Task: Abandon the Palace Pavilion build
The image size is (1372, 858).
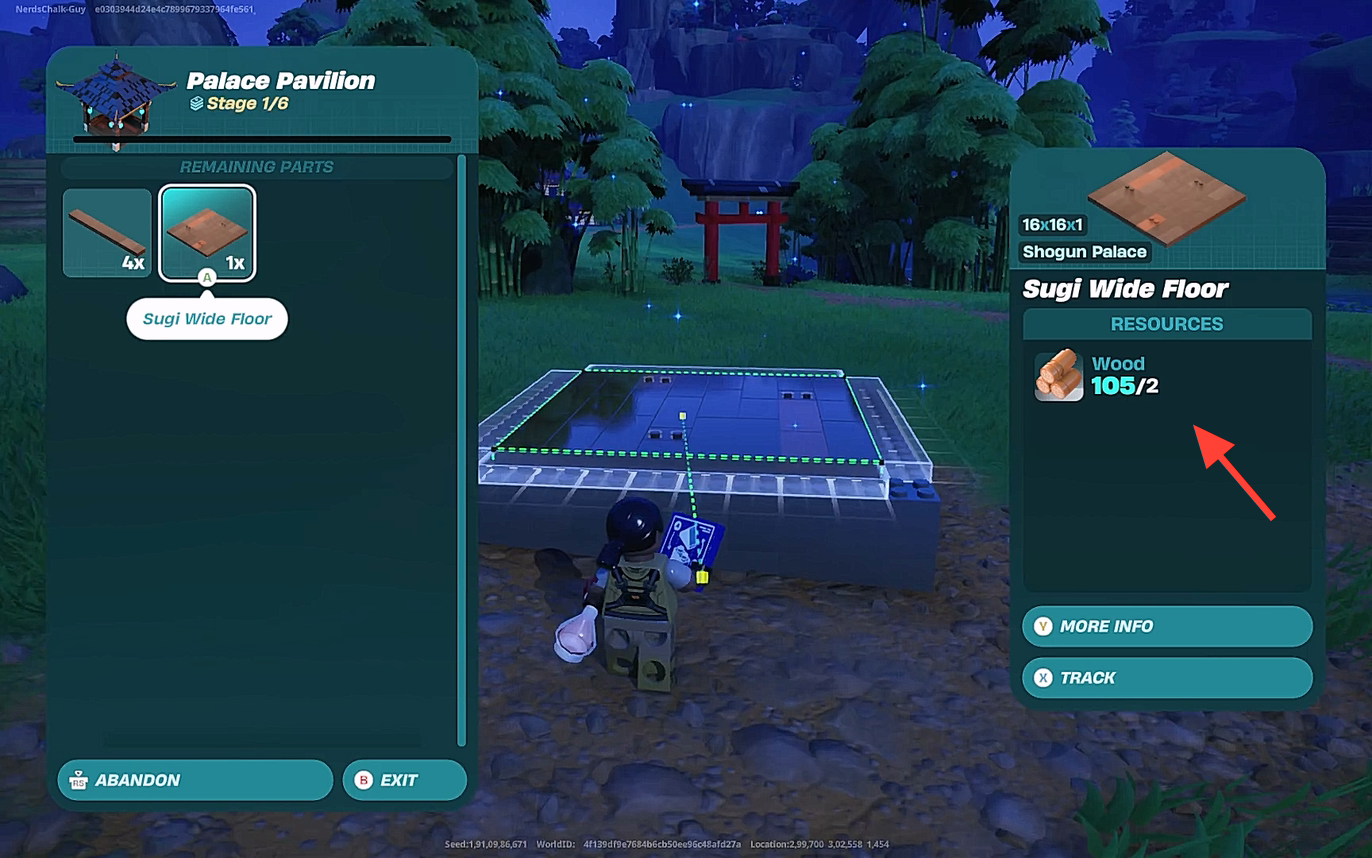Action: pyautogui.click(x=195, y=780)
